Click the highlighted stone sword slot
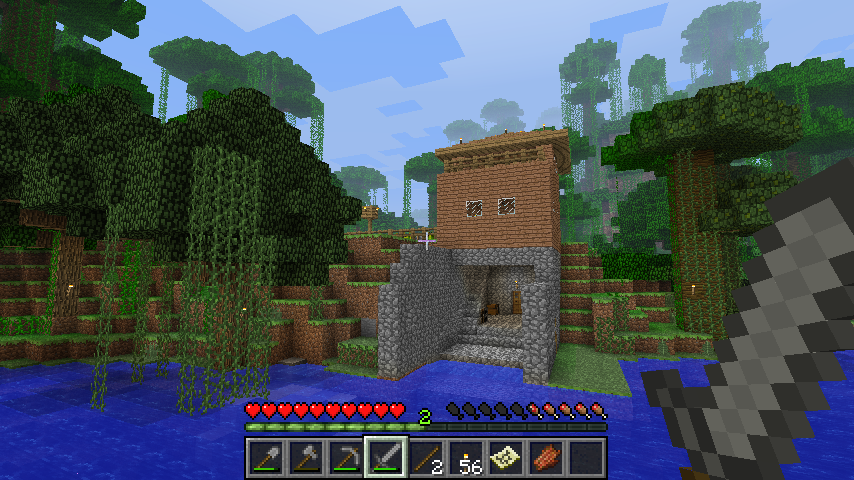 pyautogui.click(x=386, y=458)
